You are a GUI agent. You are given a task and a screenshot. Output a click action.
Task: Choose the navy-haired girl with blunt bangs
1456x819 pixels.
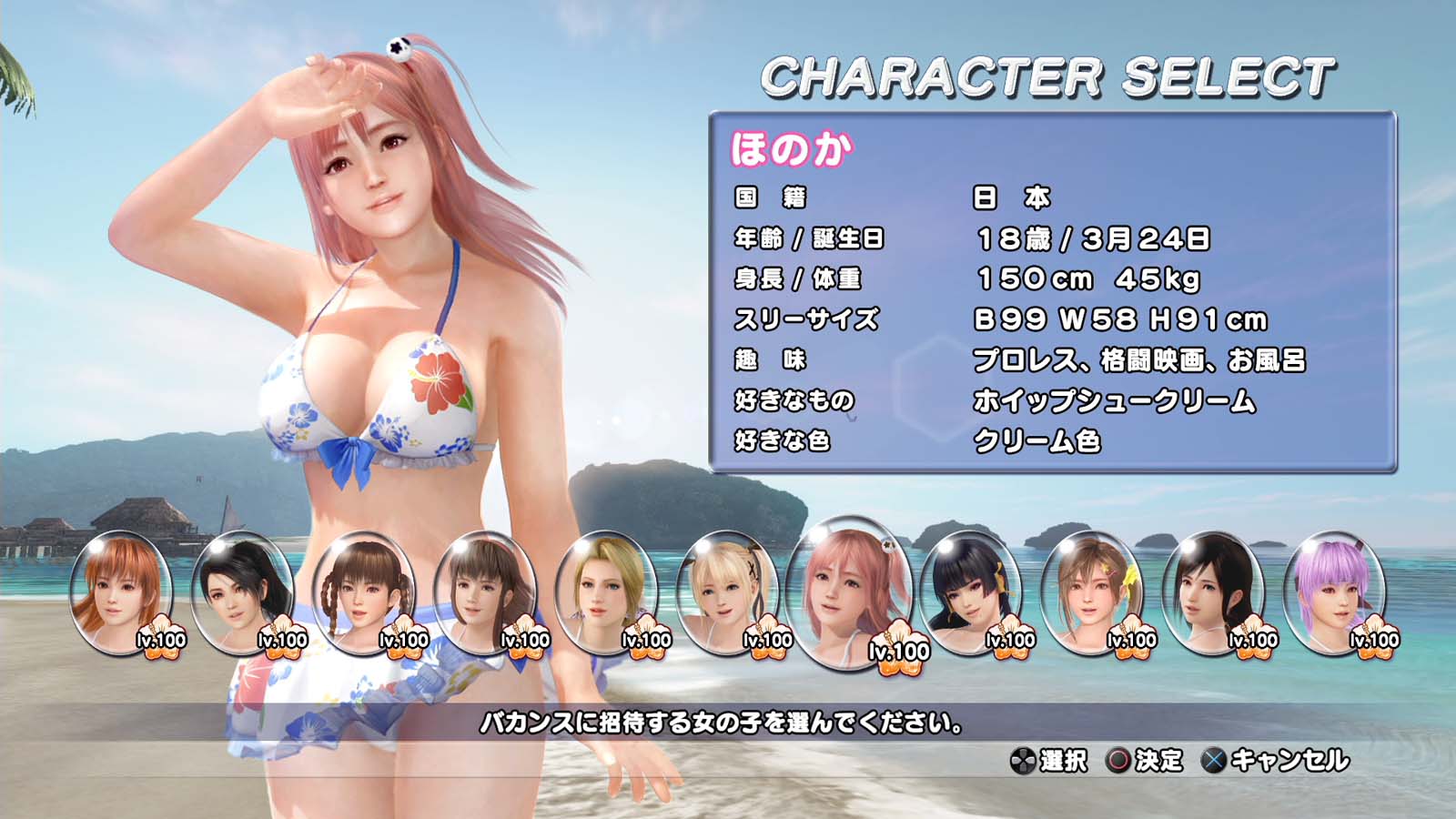click(970, 591)
